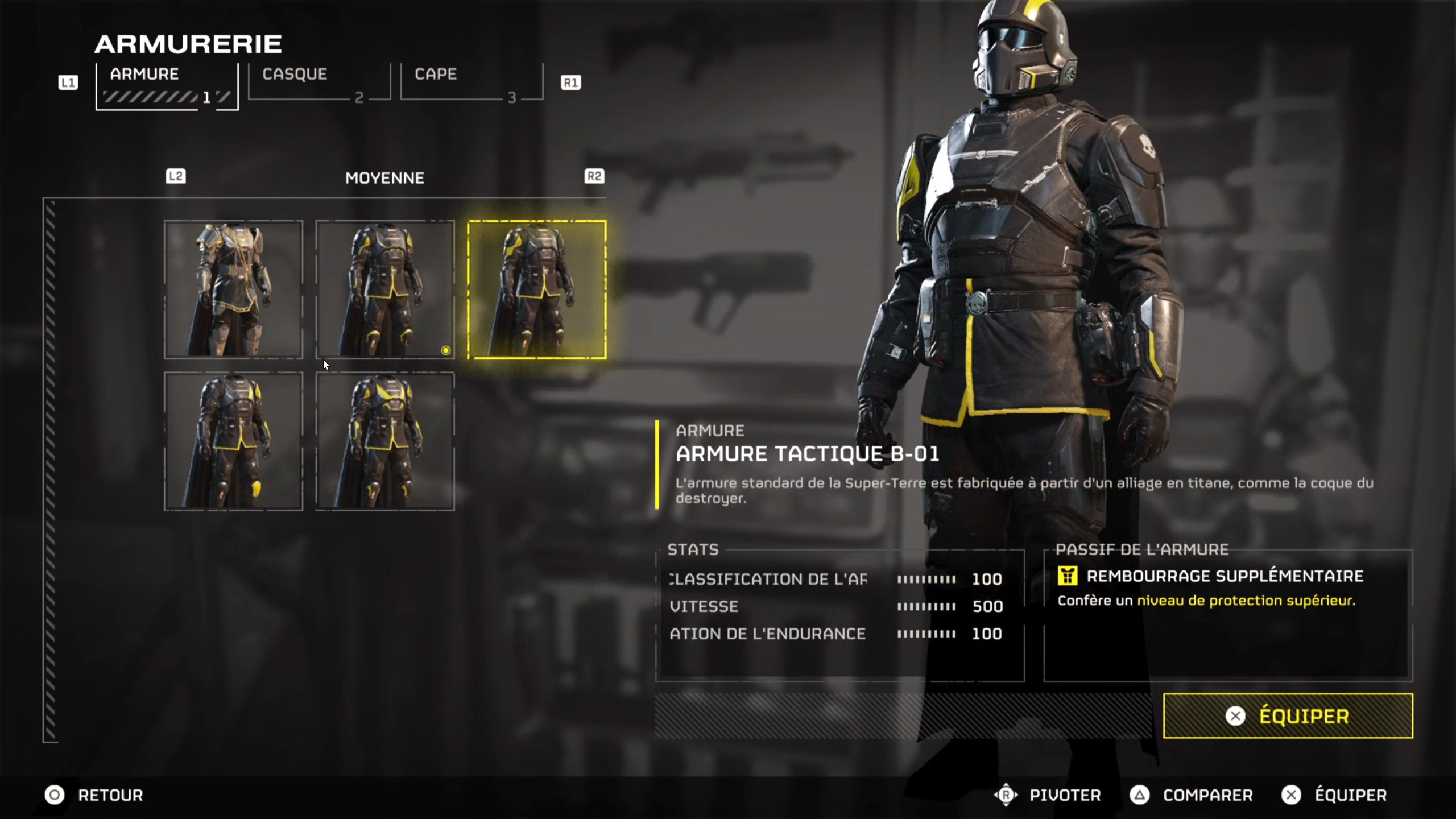This screenshot has width=1456, height=819.
Task: Click the highlighted Armure Tactique B-01 thumbnail
Action: [537, 289]
